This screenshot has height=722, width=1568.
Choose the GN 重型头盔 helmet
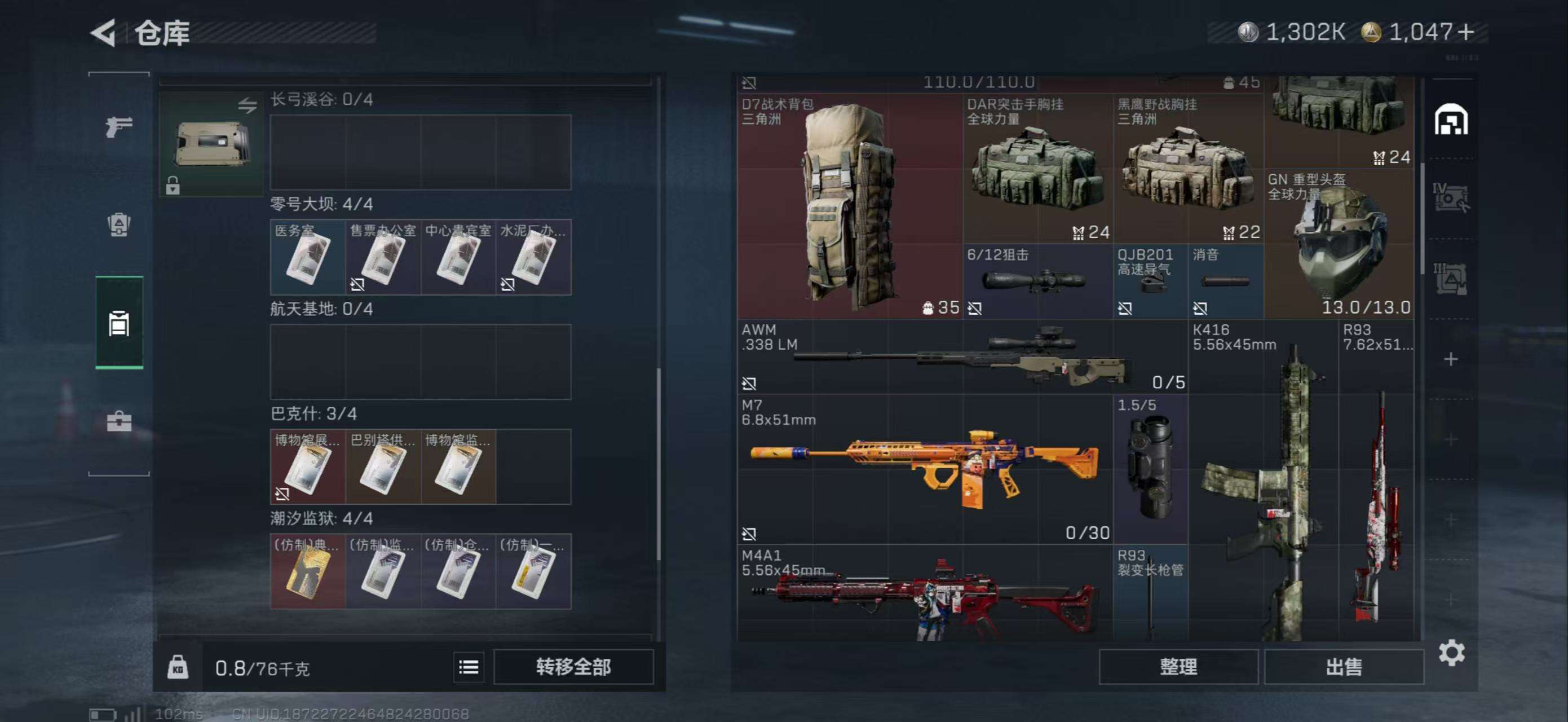pos(1339,244)
